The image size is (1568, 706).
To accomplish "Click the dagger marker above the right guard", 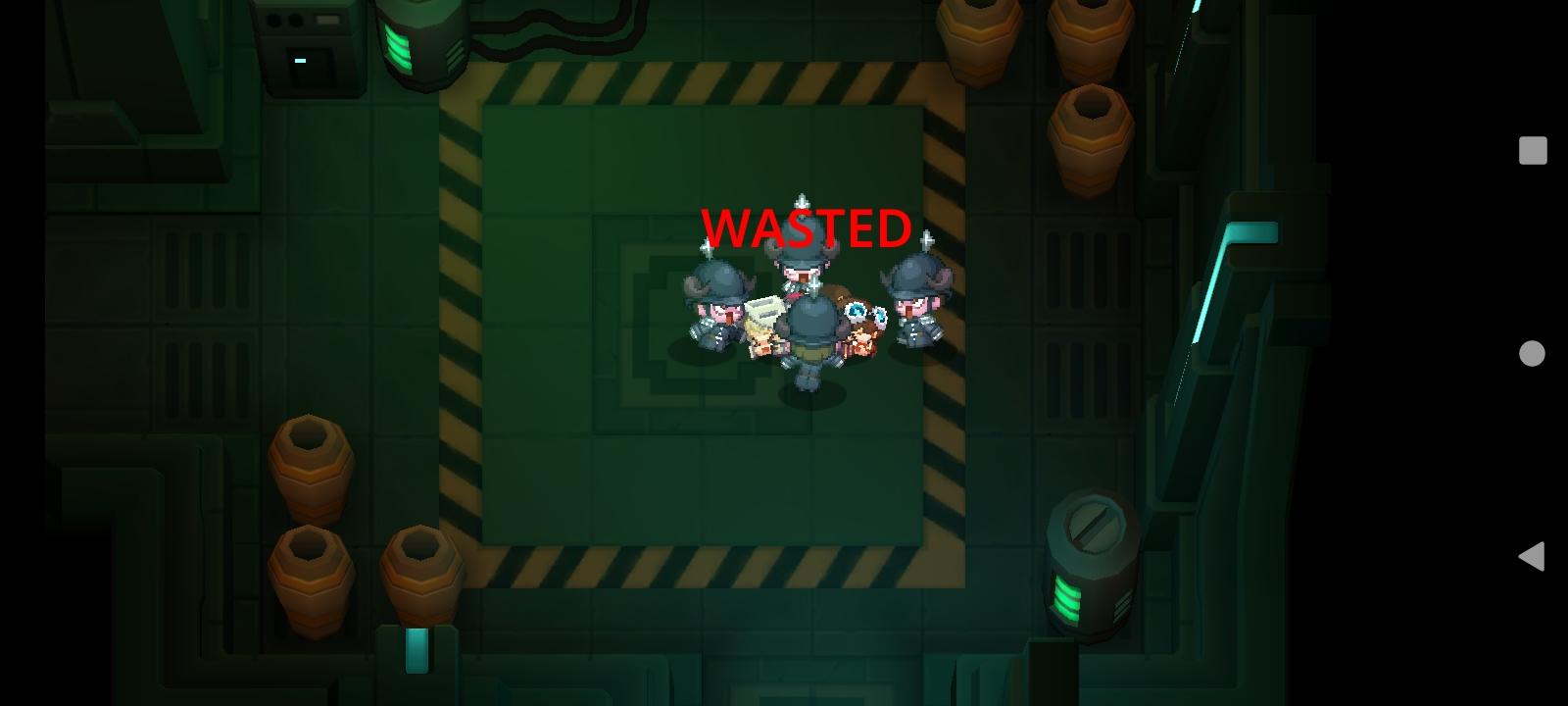I will click(925, 238).
